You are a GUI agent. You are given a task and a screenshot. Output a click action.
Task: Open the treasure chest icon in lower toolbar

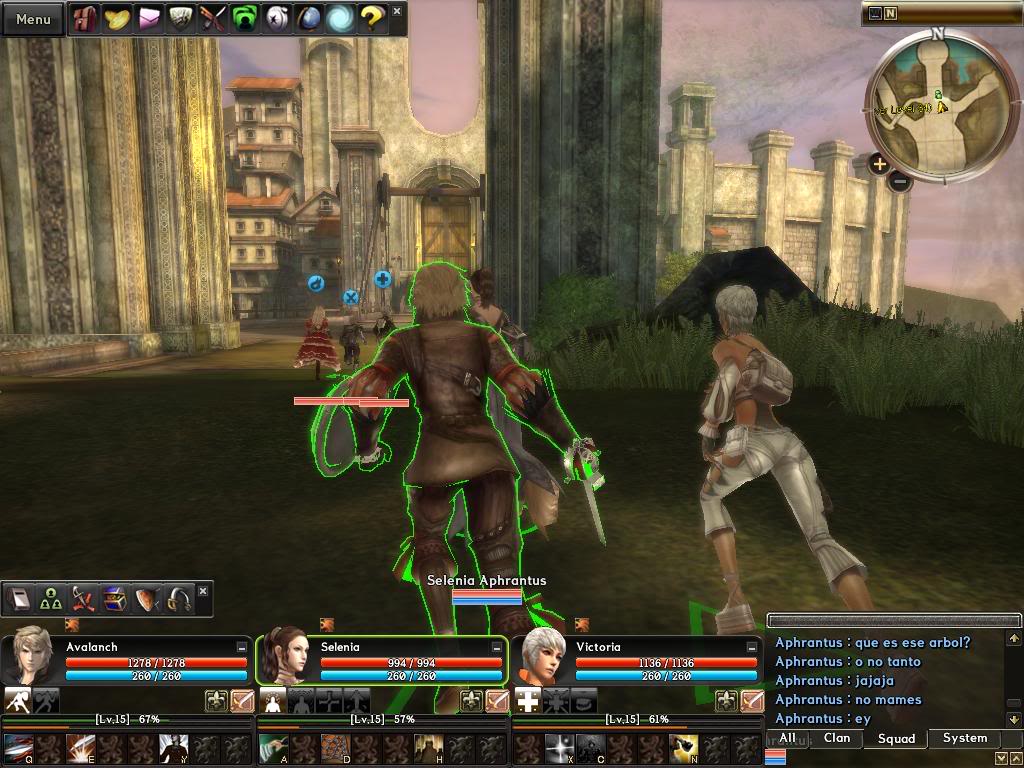click(115, 599)
